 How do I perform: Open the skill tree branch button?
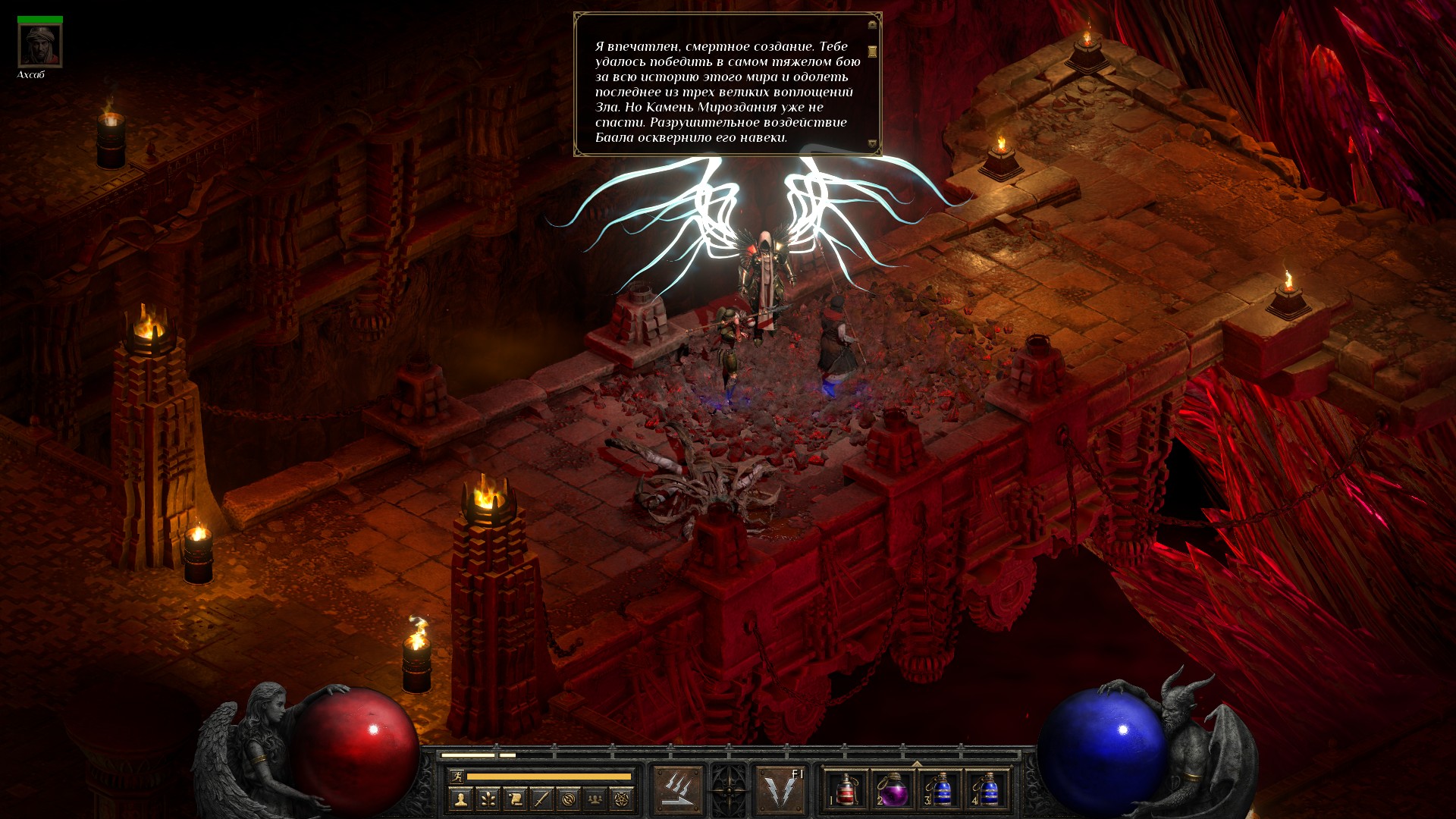pyautogui.click(x=488, y=798)
